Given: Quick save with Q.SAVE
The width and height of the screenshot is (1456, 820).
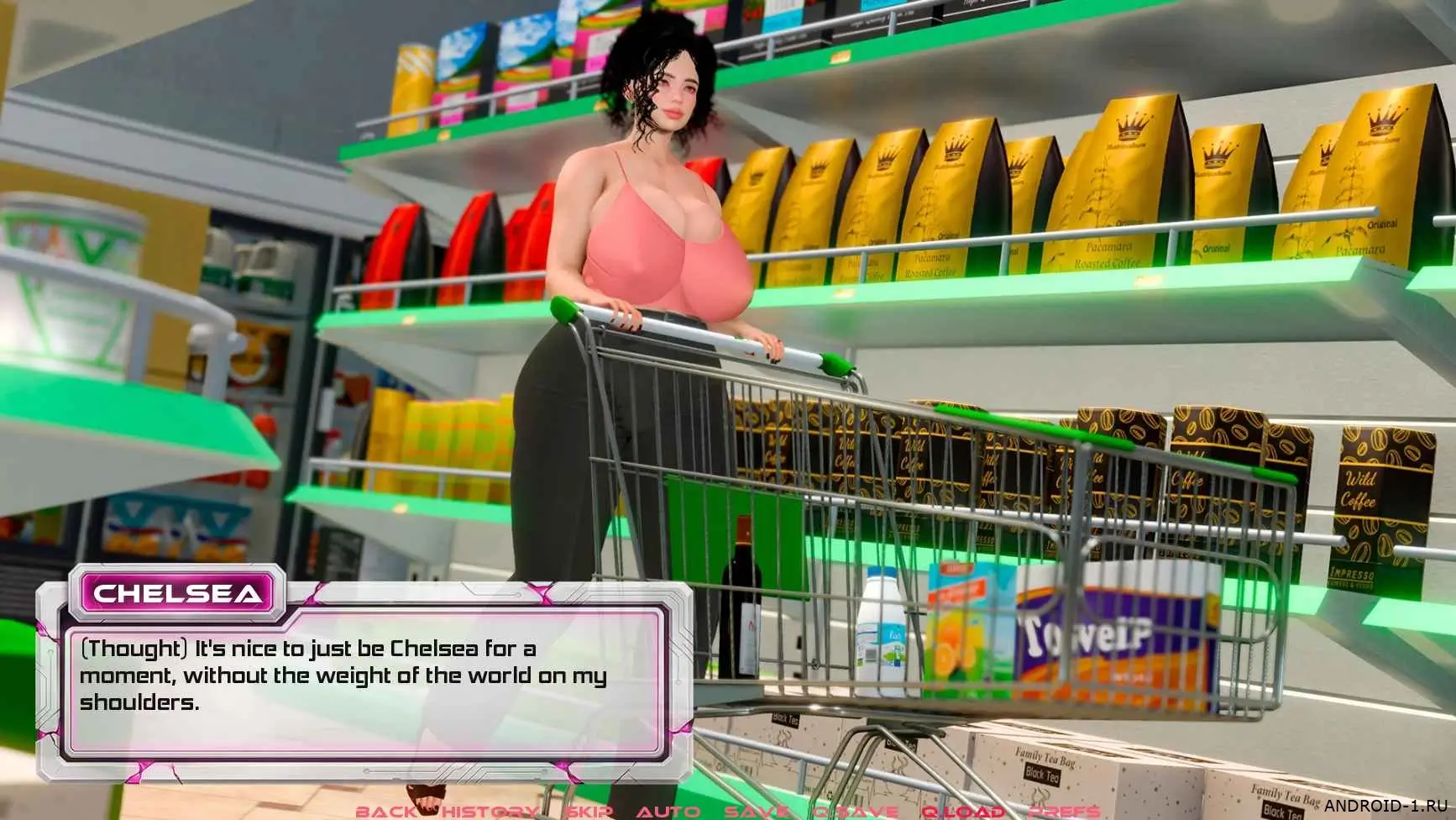Looking at the screenshot, I should click(856, 812).
